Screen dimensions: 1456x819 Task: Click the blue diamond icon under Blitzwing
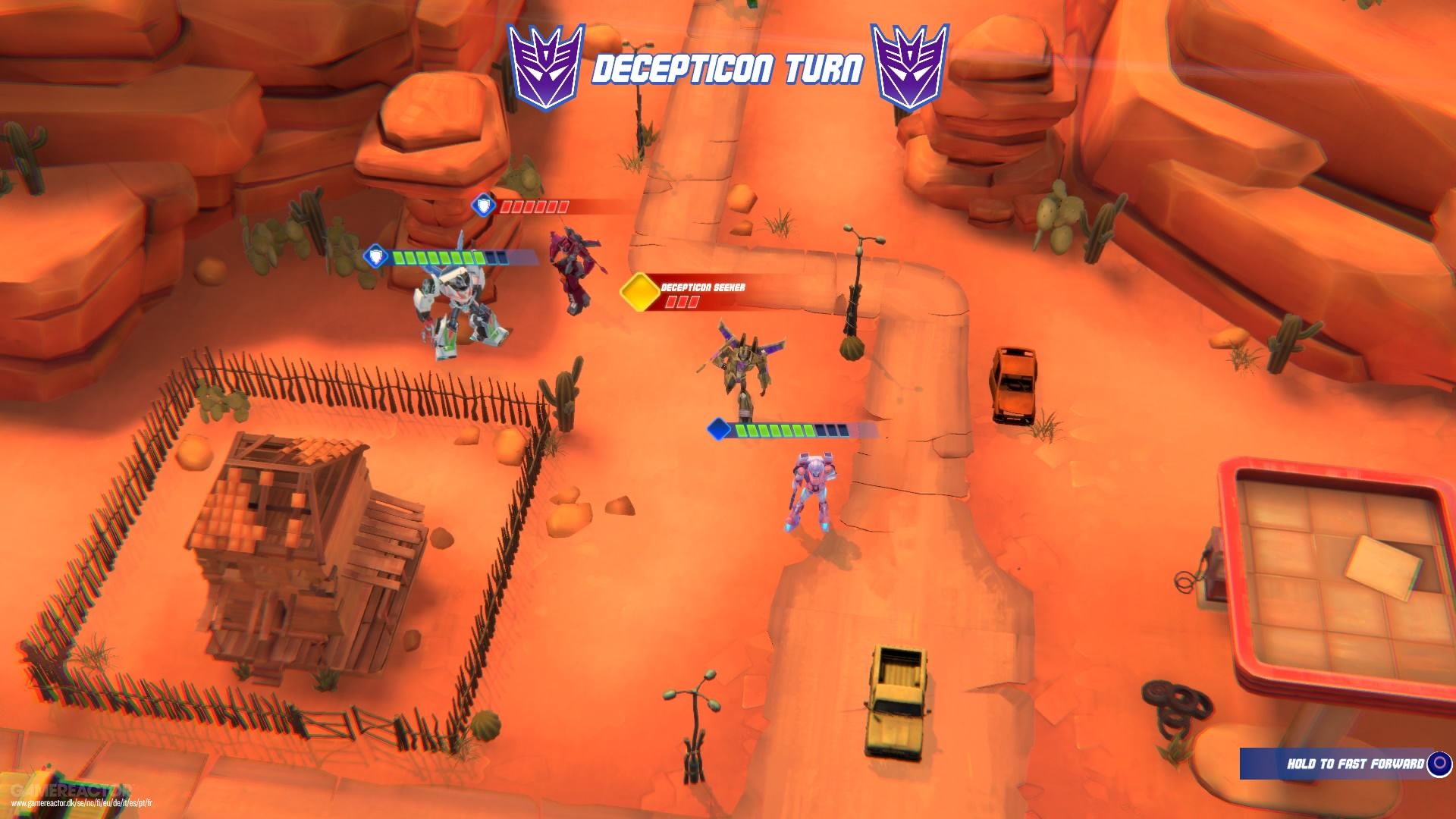(x=716, y=430)
